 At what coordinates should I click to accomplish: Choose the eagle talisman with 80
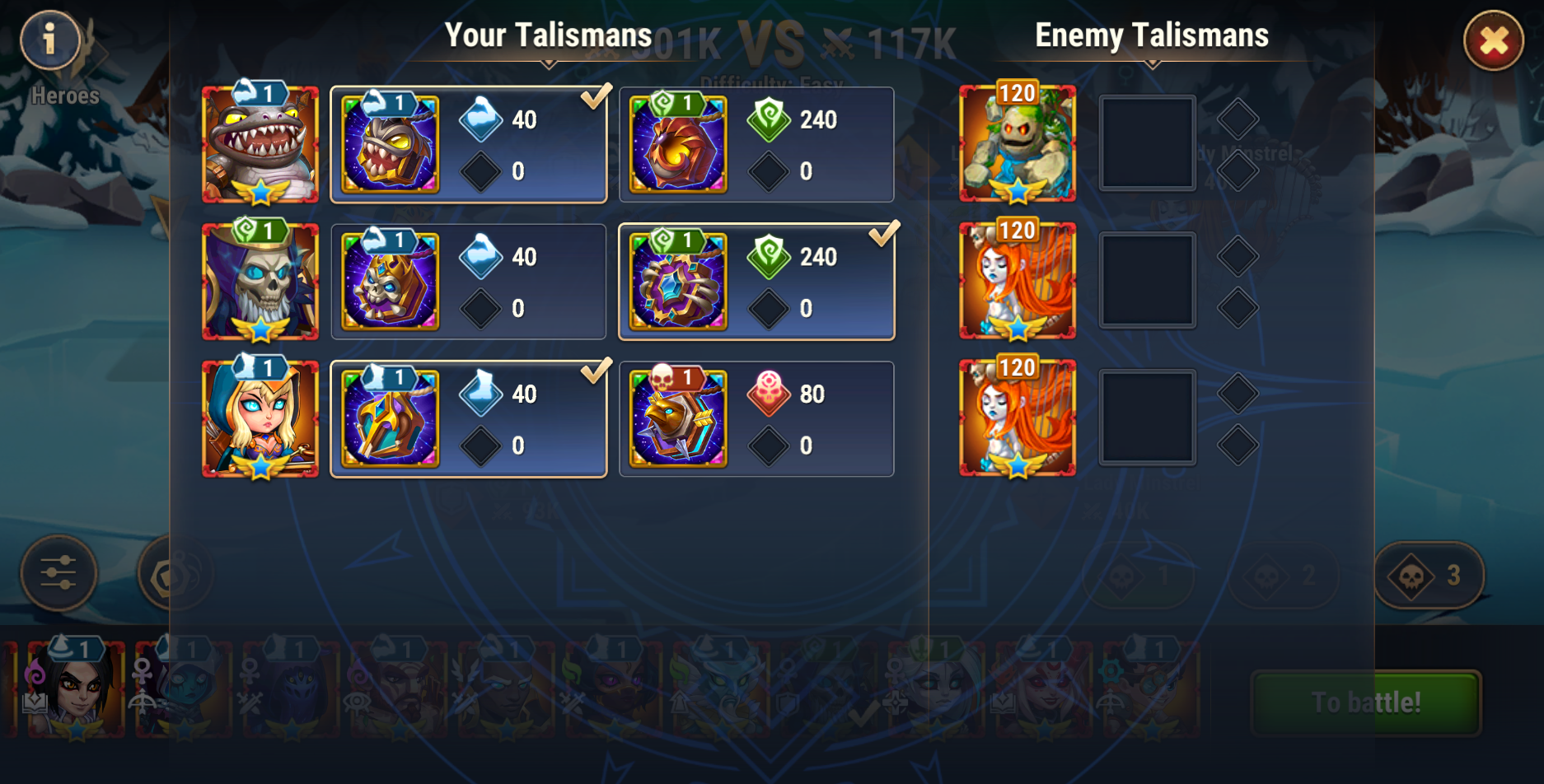coord(756,419)
